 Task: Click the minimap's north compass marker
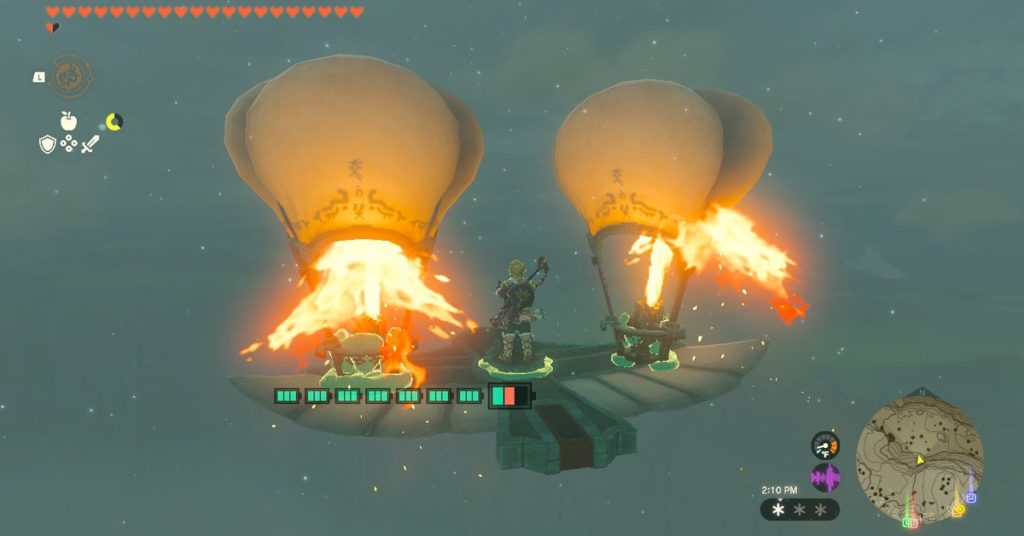pyautogui.click(x=921, y=392)
